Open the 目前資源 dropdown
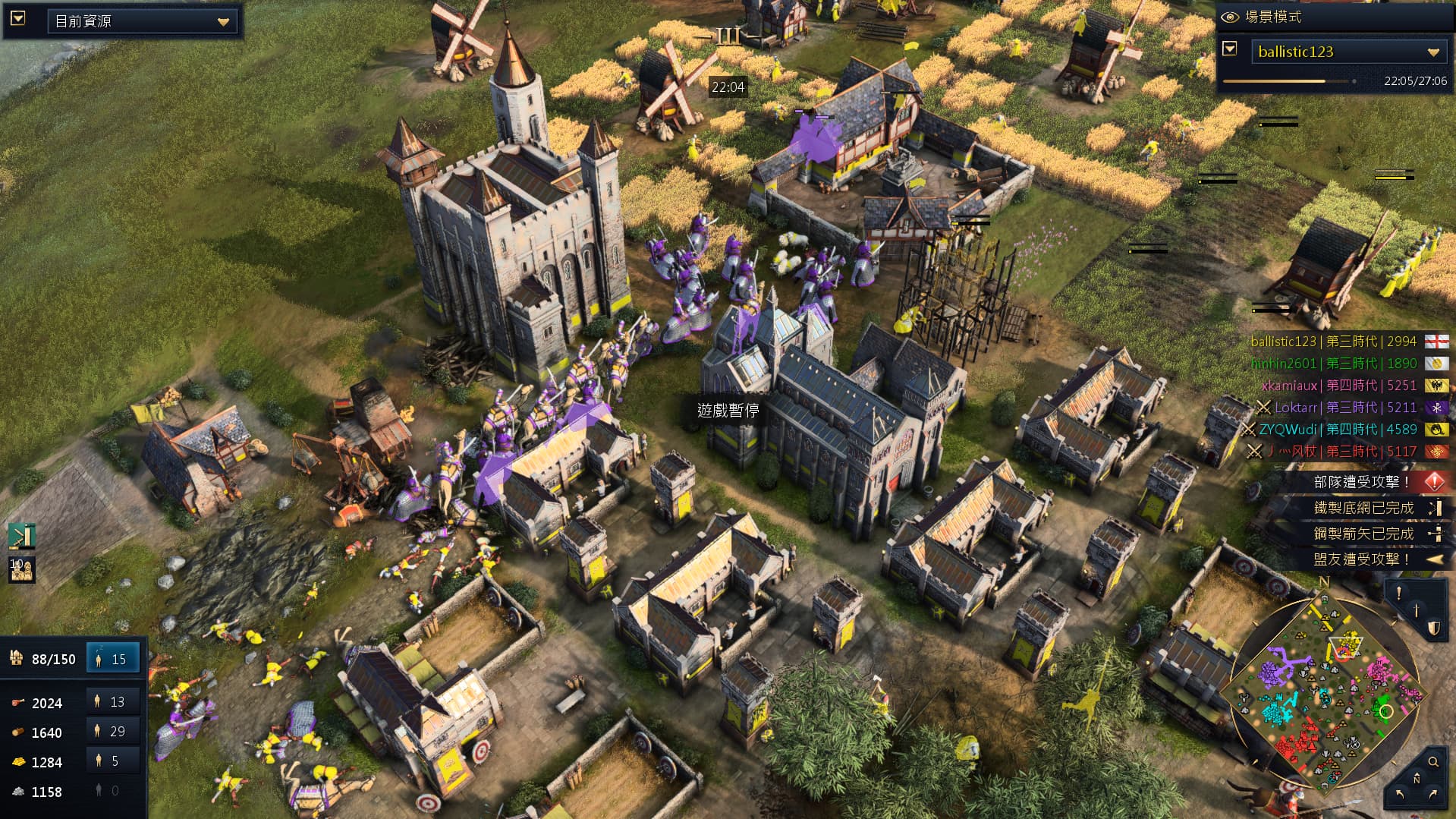The height and width of the screenshot is (819, 1456). [142, 21]
